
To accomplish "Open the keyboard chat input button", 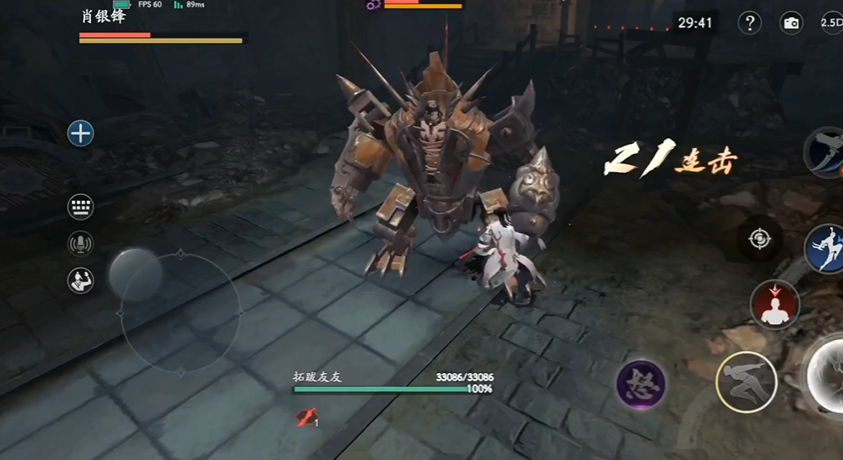I will [x=81, y=207].
